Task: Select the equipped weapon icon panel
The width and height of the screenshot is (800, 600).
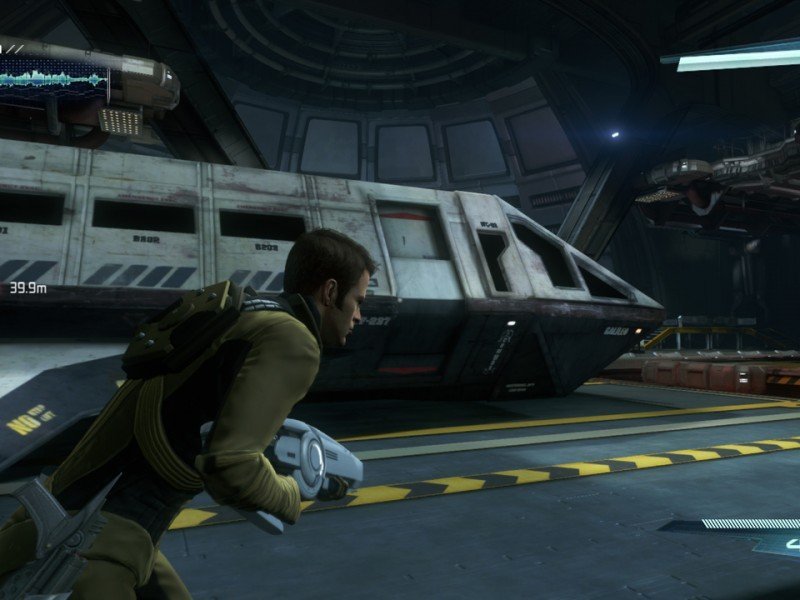Action: click(x=775, y=544)
